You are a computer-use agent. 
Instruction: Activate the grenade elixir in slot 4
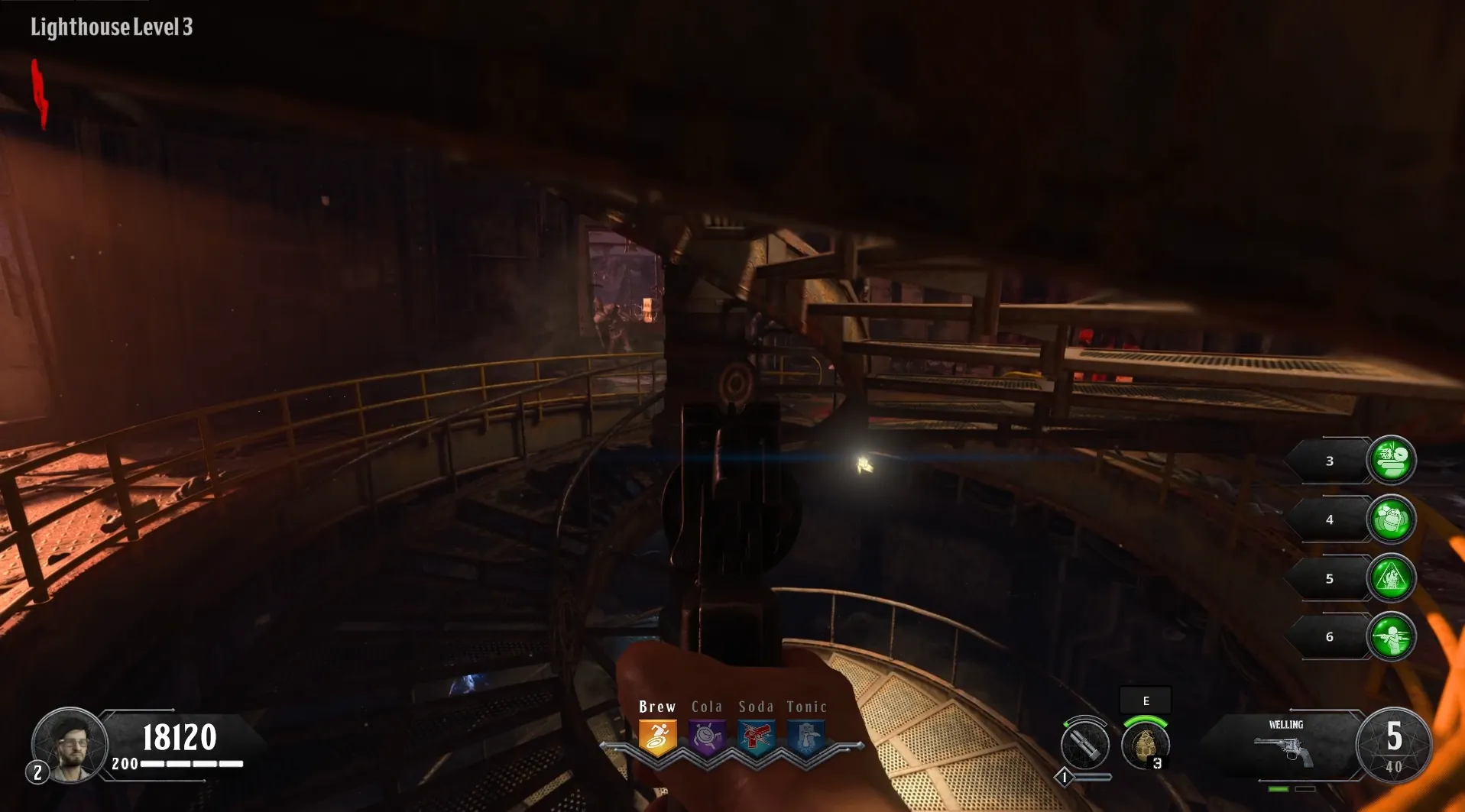tap(1391, 519)
